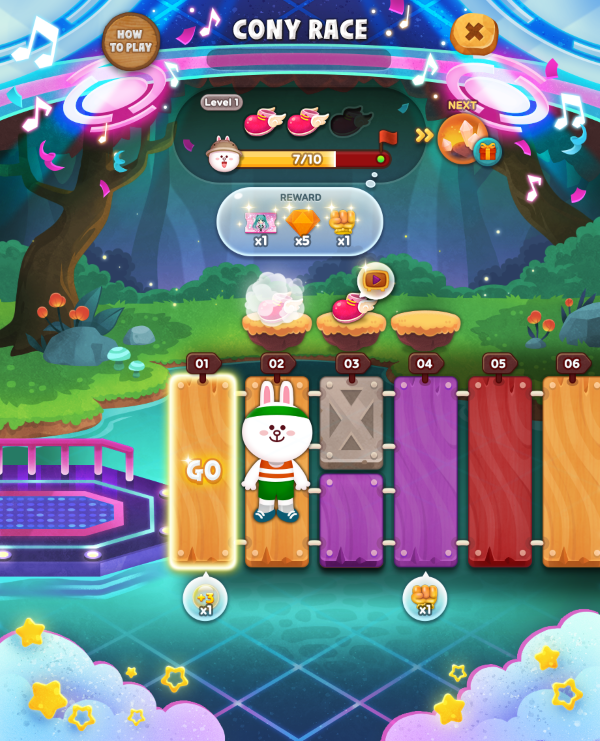Open the How To Play guide

click(x=131, y=41)
